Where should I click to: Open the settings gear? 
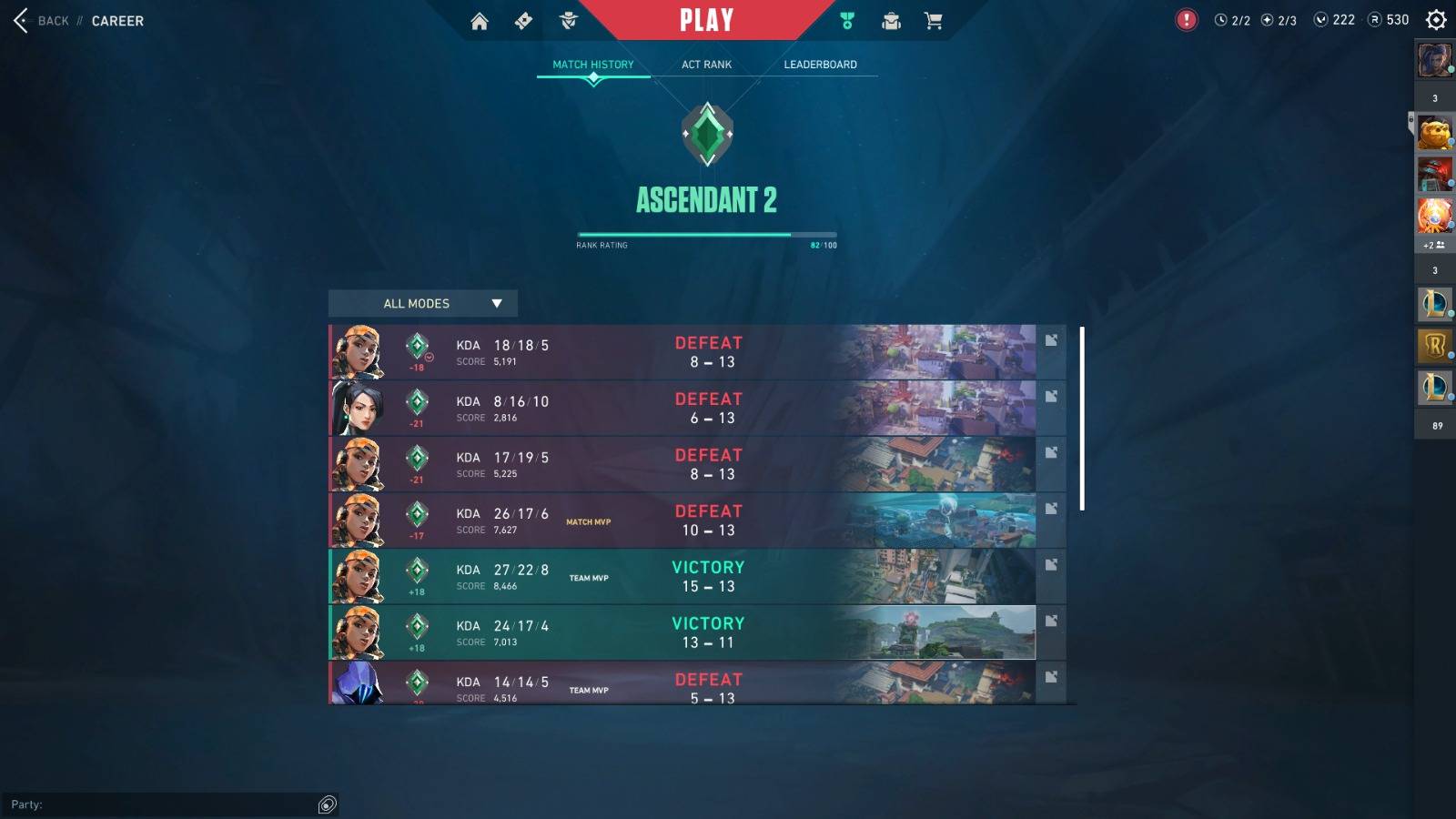click(x=1436, y=20)
